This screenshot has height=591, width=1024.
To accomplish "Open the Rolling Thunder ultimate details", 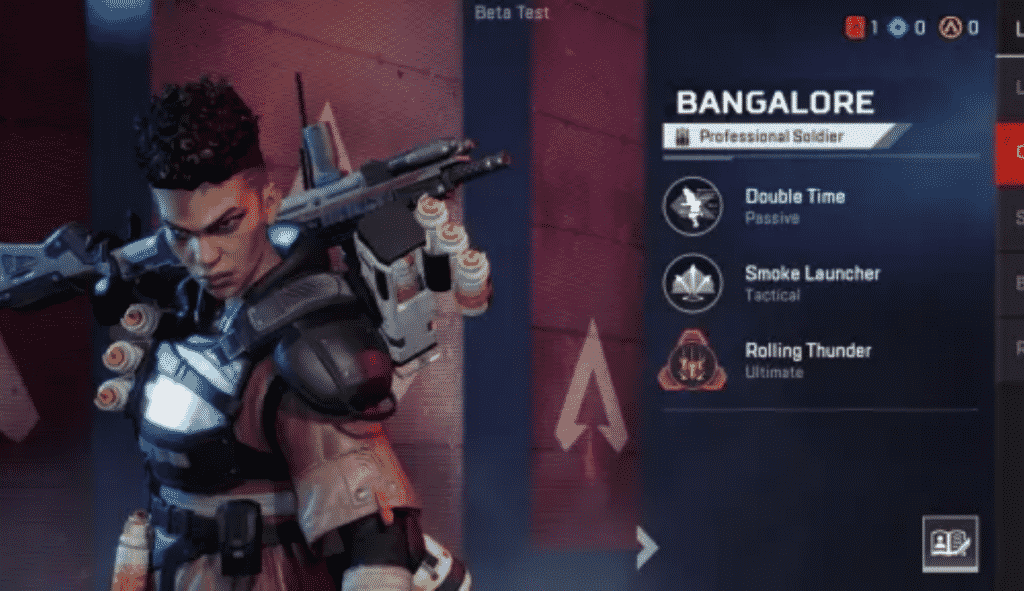I will (693, 360).
